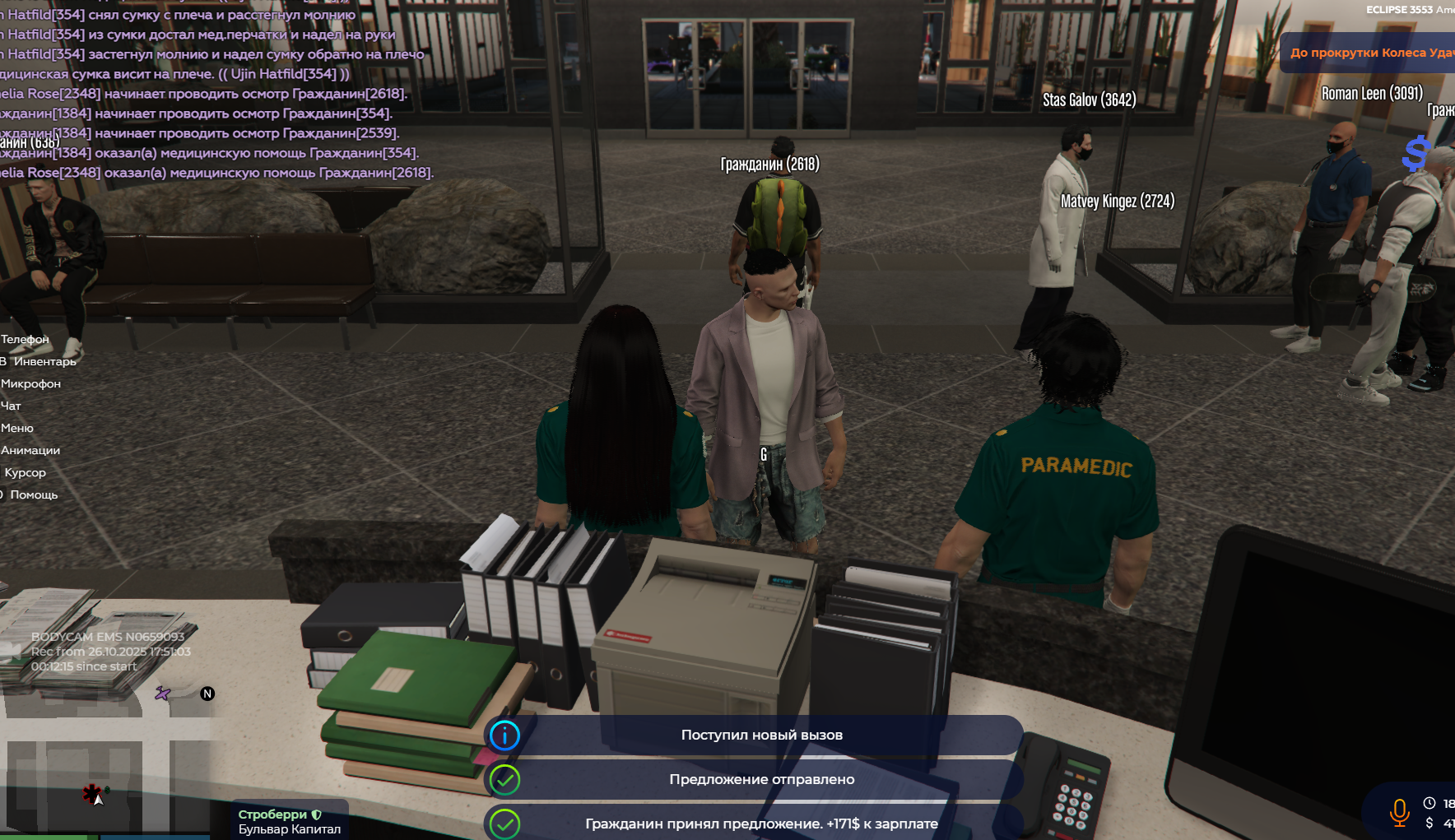Image resolution: width=1455 pixels, height=840 pixels.
Task: Select the new incoming call notification
Action: tap(761, 735)
